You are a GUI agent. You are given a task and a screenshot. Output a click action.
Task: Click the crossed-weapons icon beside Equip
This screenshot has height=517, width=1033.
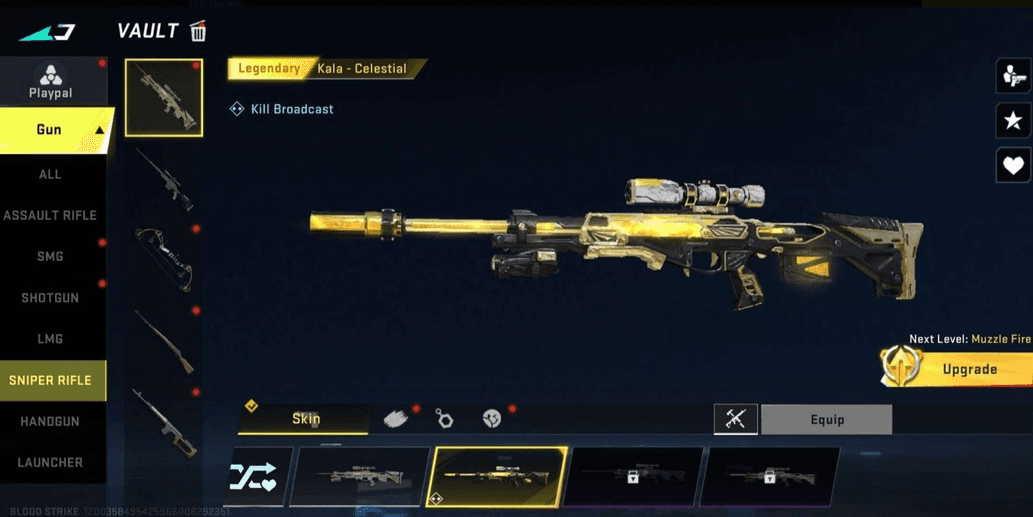point(735,420)
